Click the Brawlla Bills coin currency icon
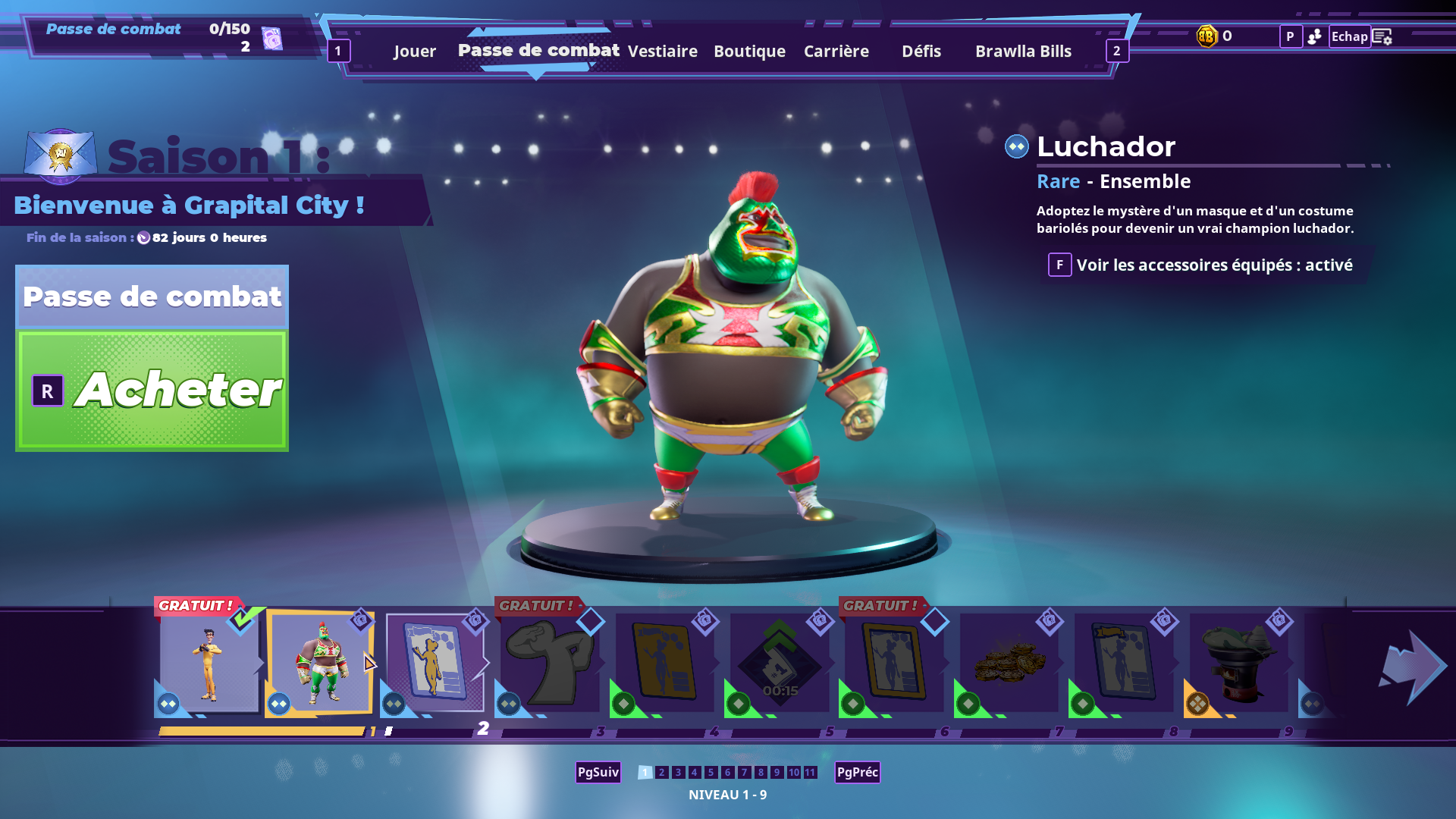Screen dimensions: 1456x819 [x=1207, y=36]
